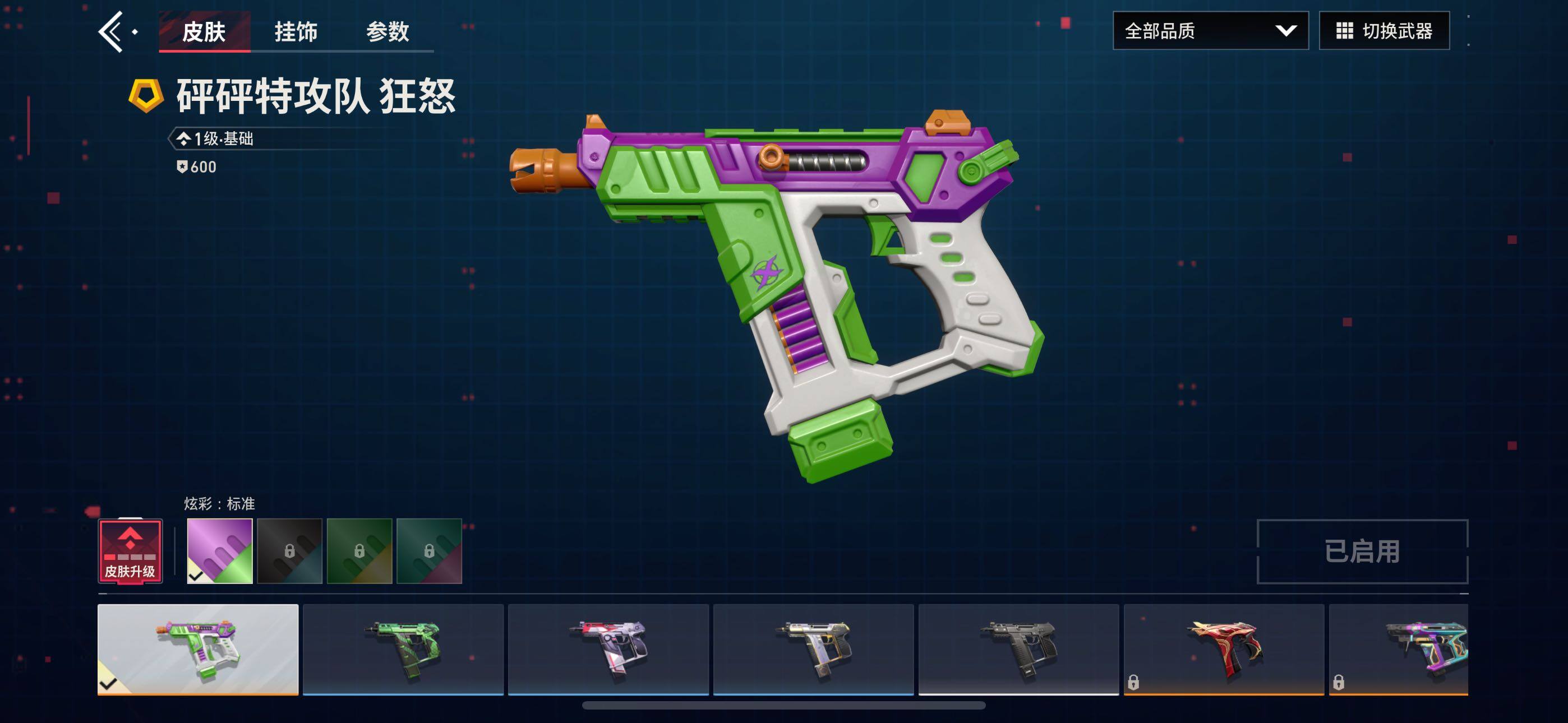Choose the dark green skin thumbnail
Viewport: 1568px width, 723px height.
pos(403,649)
